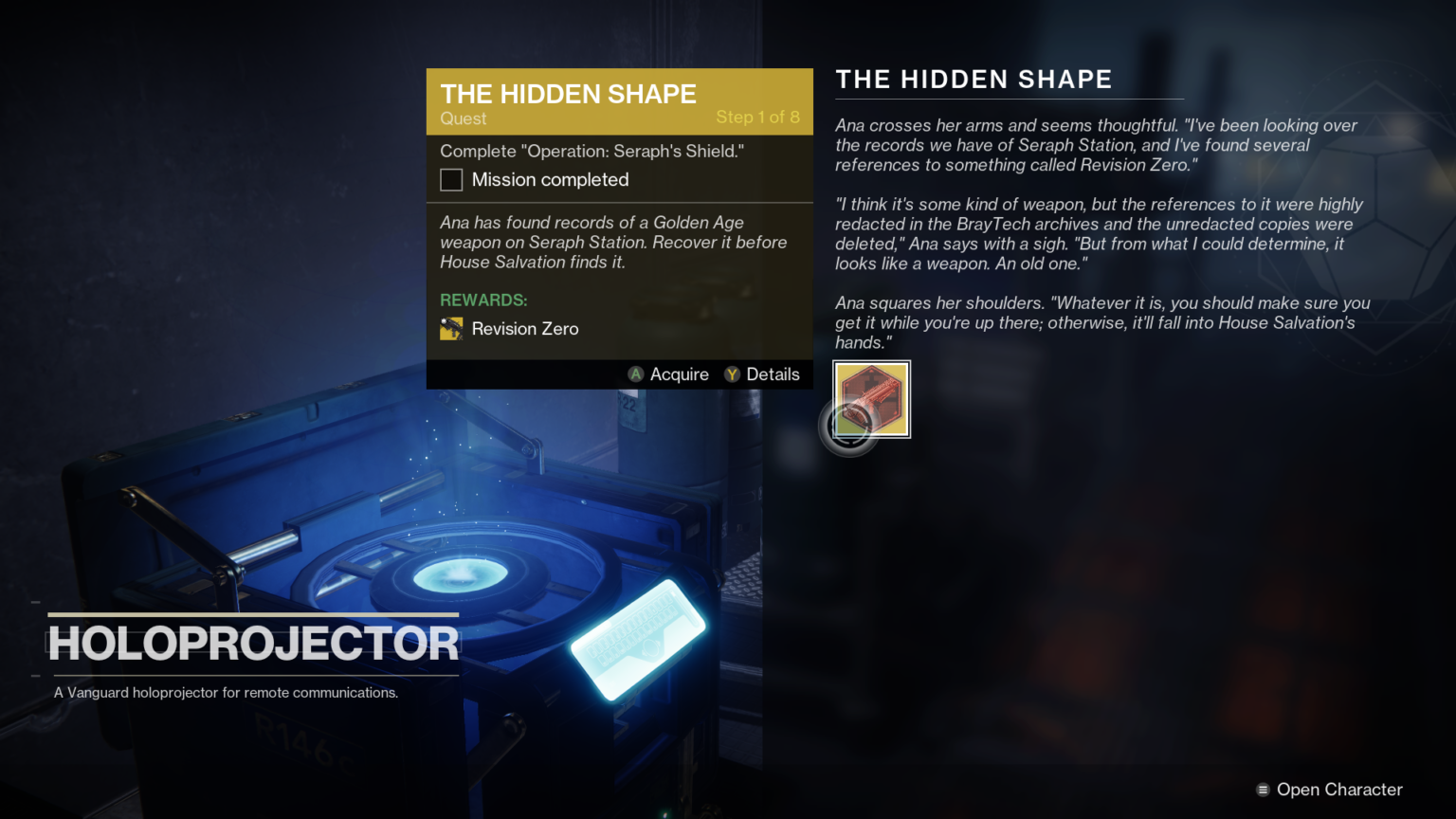Open Character from the bottom-right menu

1338,789
